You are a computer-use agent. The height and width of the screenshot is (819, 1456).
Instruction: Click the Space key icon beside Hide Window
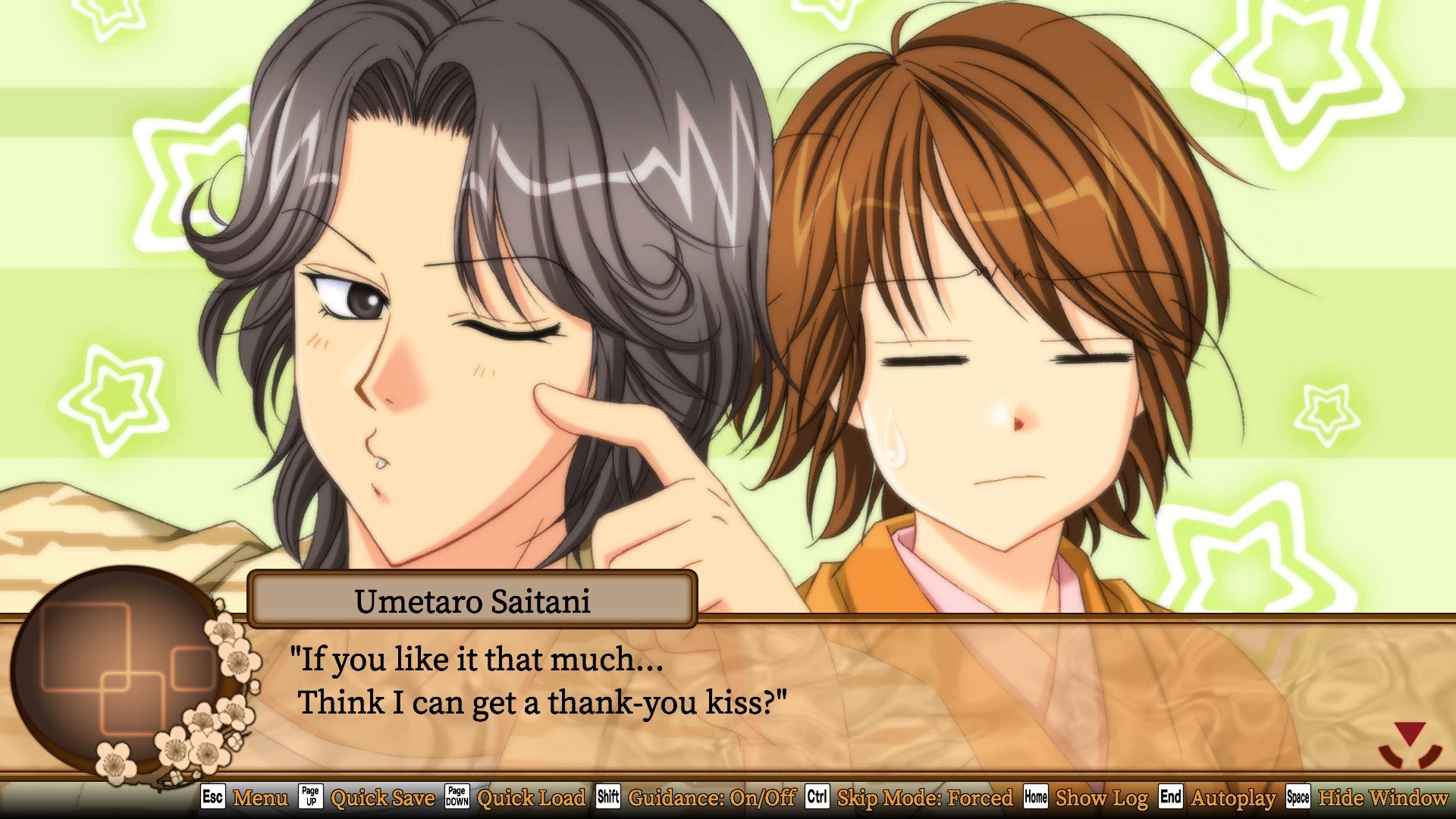[x=1300, y=799]
